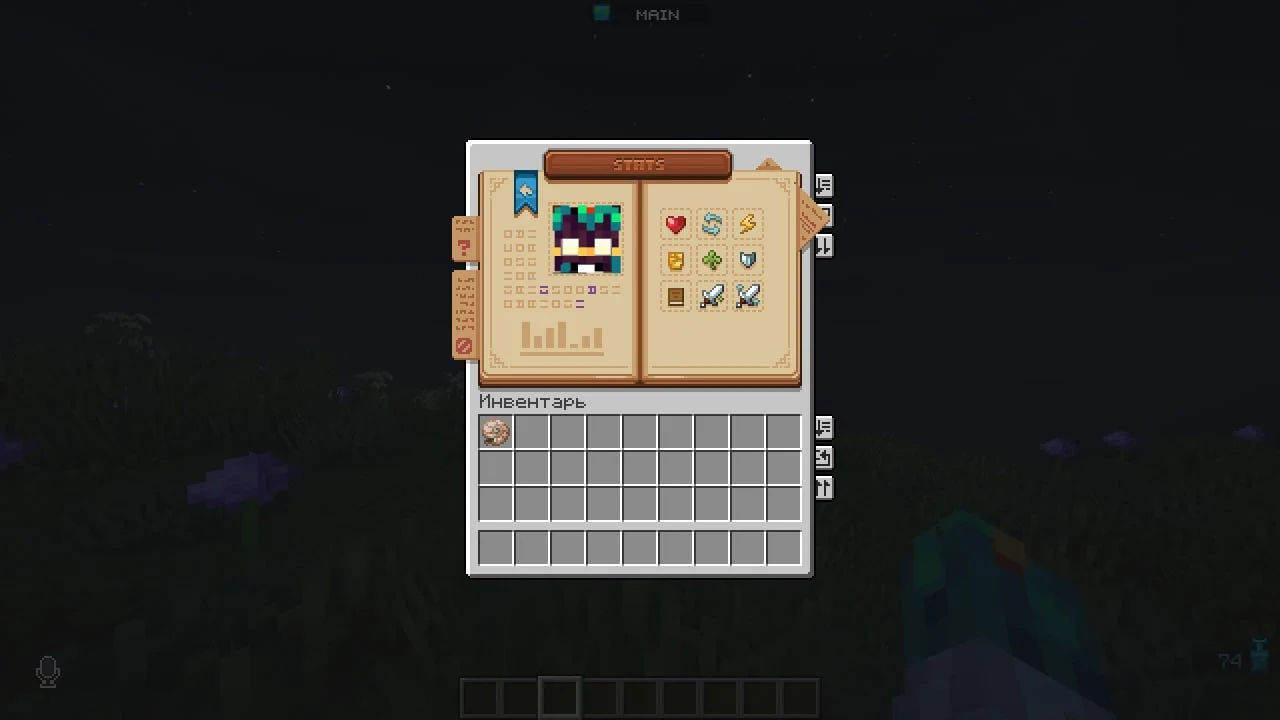Select the heart health stat icon
Viewport: 1280px width, 720px height.
coord(676,224)
